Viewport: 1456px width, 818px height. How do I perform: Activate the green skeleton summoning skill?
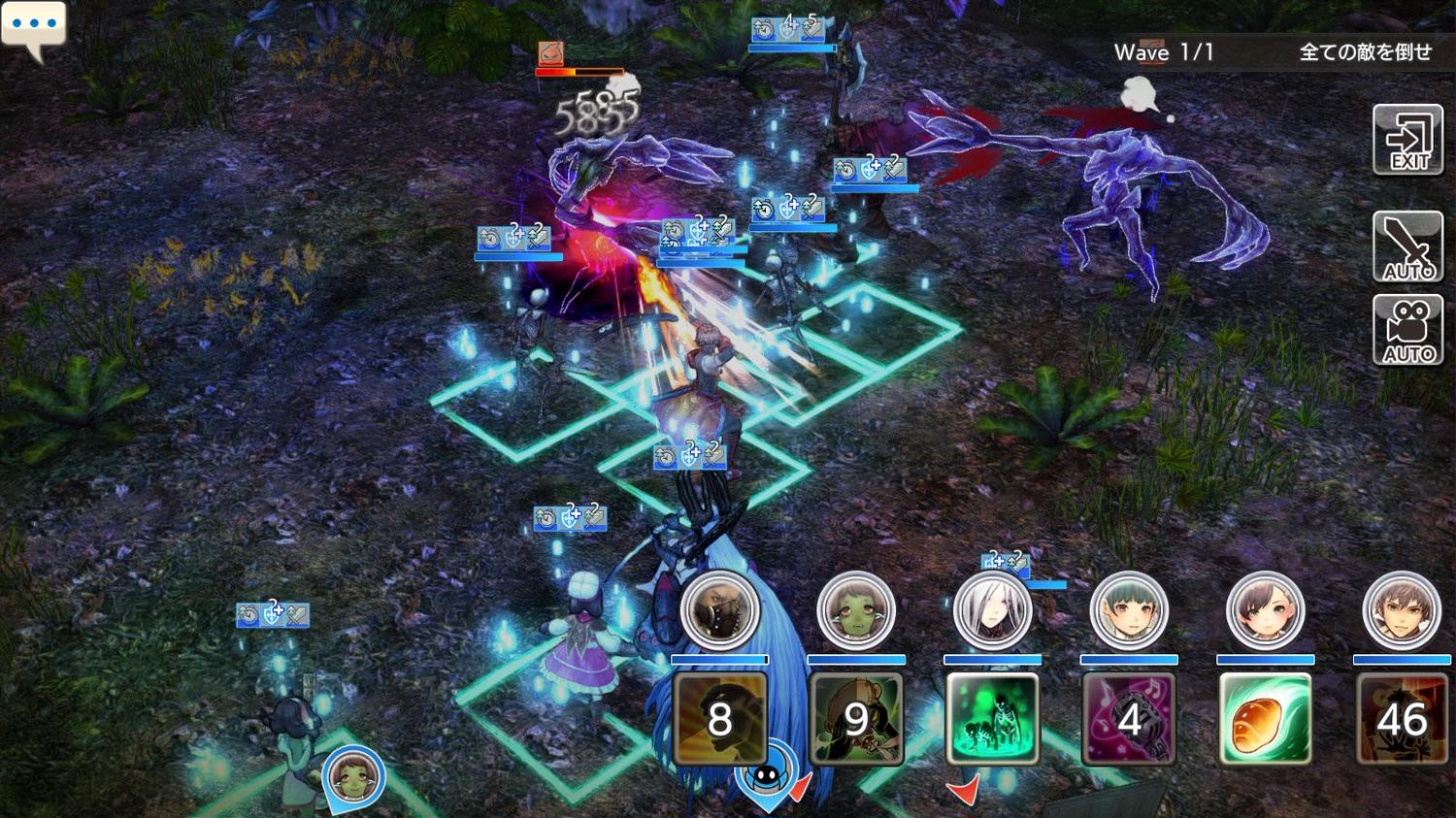(x=992, y=718)
